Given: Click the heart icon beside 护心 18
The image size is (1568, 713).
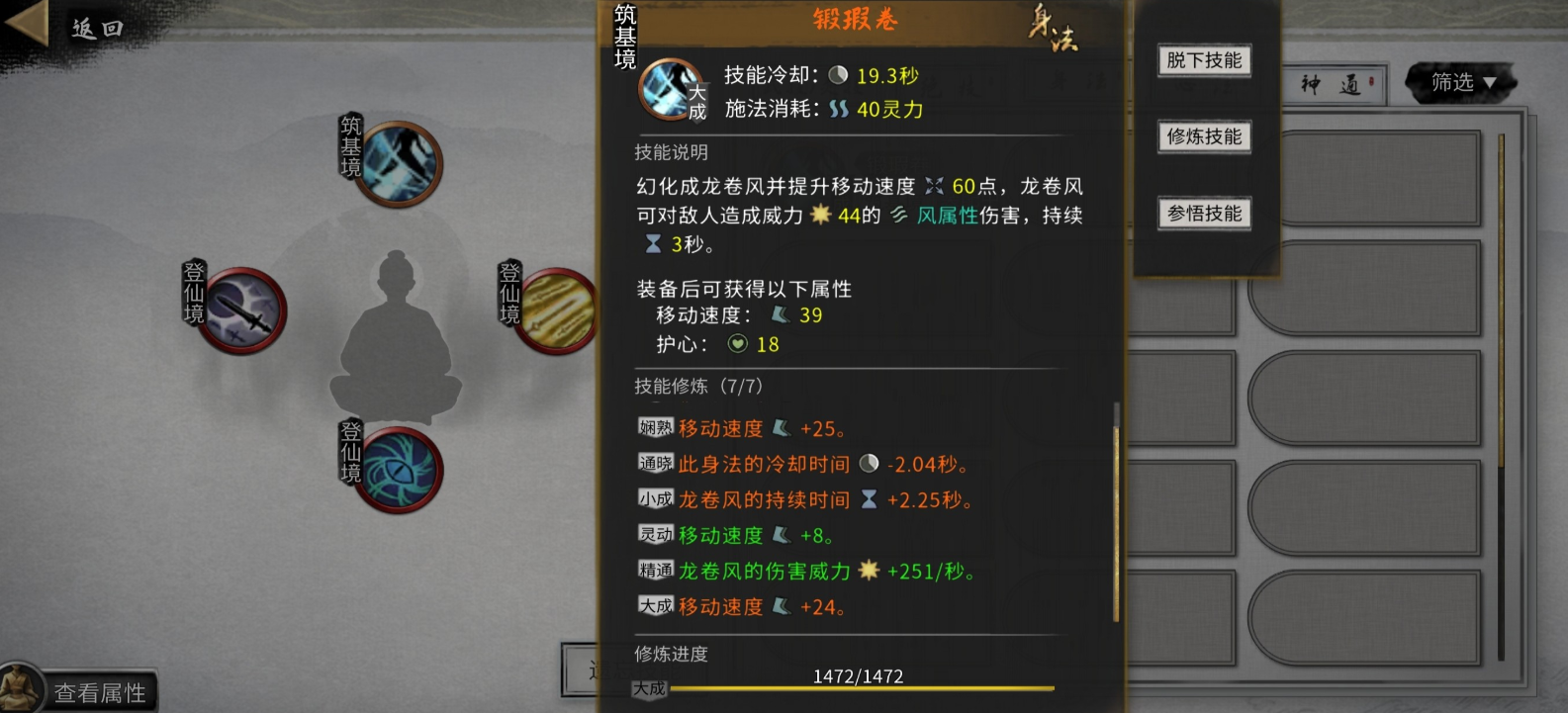Looking at the screenshot, I should coord(738,344).
